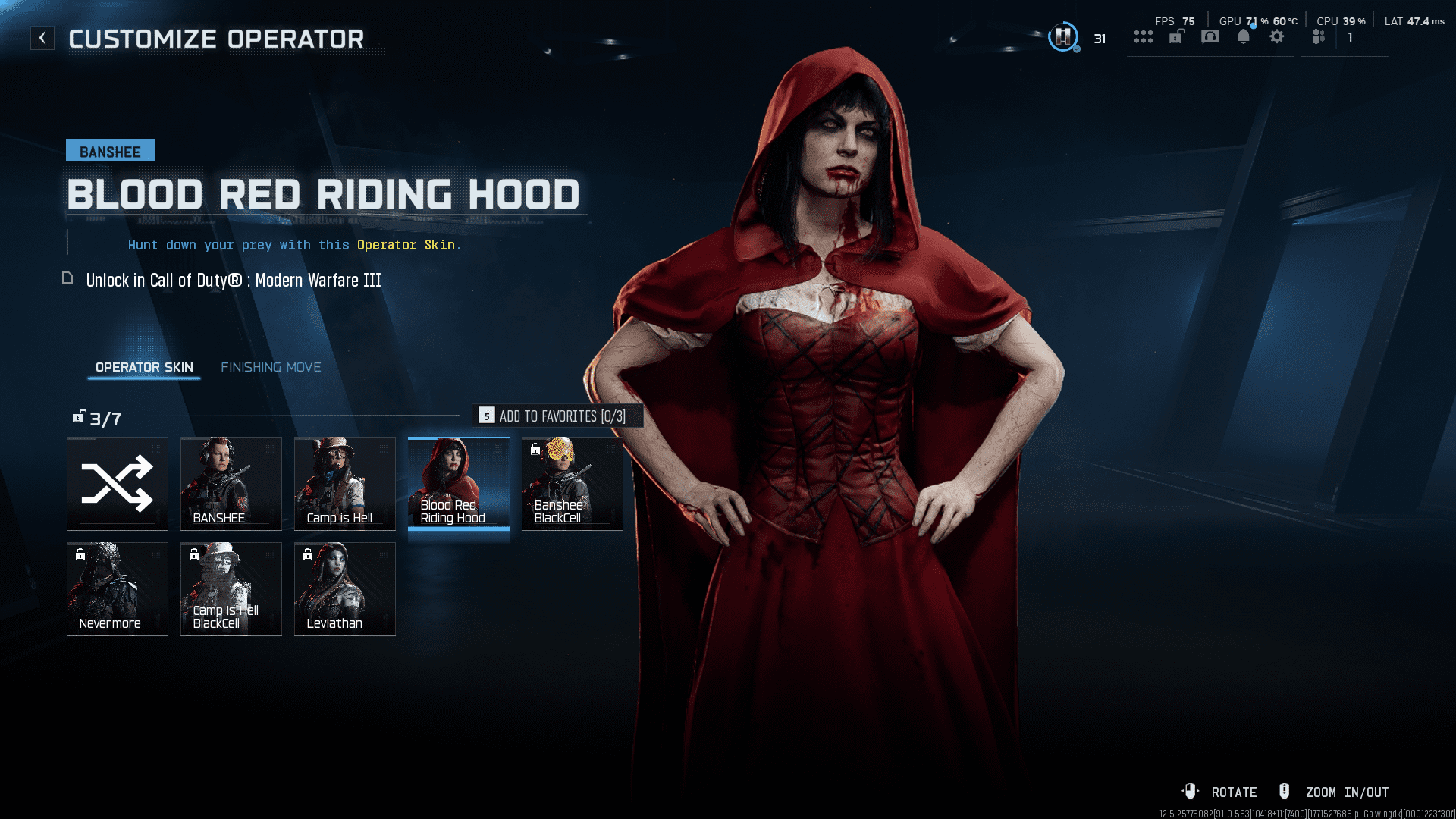This screenshot has height=819, width=1456.
Task: Select the default BANSHEE skin
Action: point(231,484)
